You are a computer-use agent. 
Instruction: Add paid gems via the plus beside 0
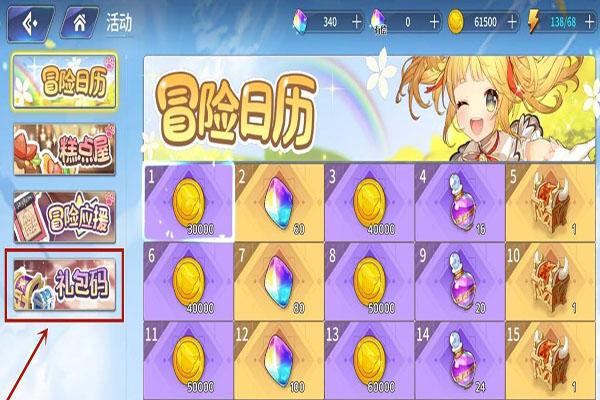pos(433,19)
